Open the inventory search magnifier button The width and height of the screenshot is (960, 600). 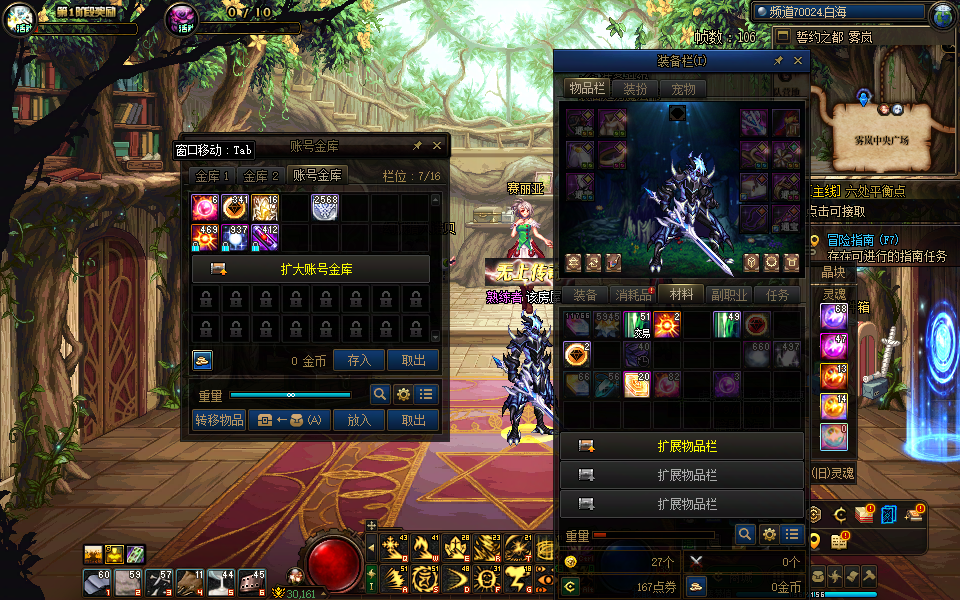tap(744, 535)
